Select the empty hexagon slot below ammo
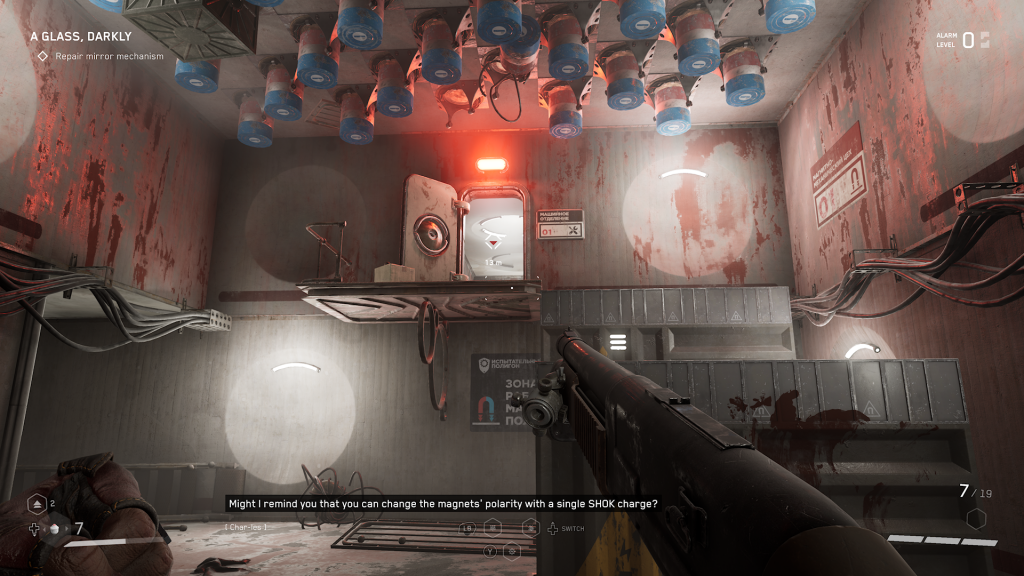Screen dimensions: 1024x576 click(x=976, y=518)
